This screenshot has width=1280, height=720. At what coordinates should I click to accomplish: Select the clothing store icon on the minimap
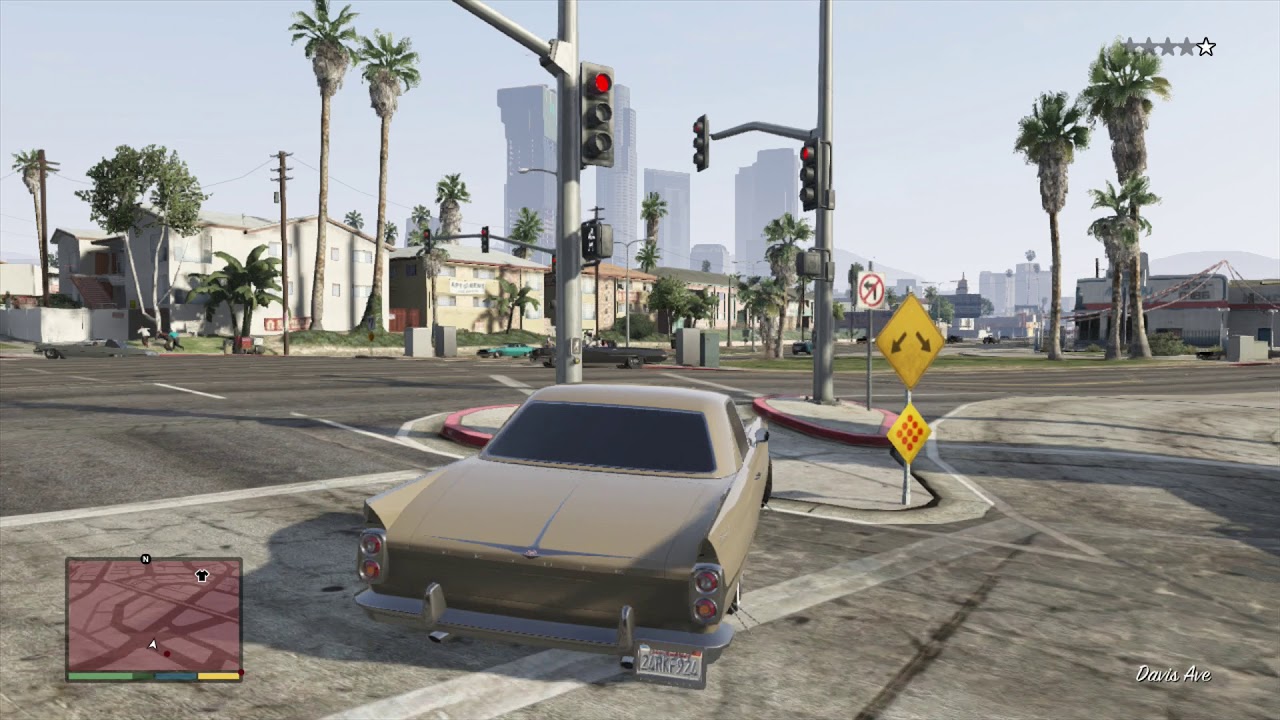(x=202, y=574)
